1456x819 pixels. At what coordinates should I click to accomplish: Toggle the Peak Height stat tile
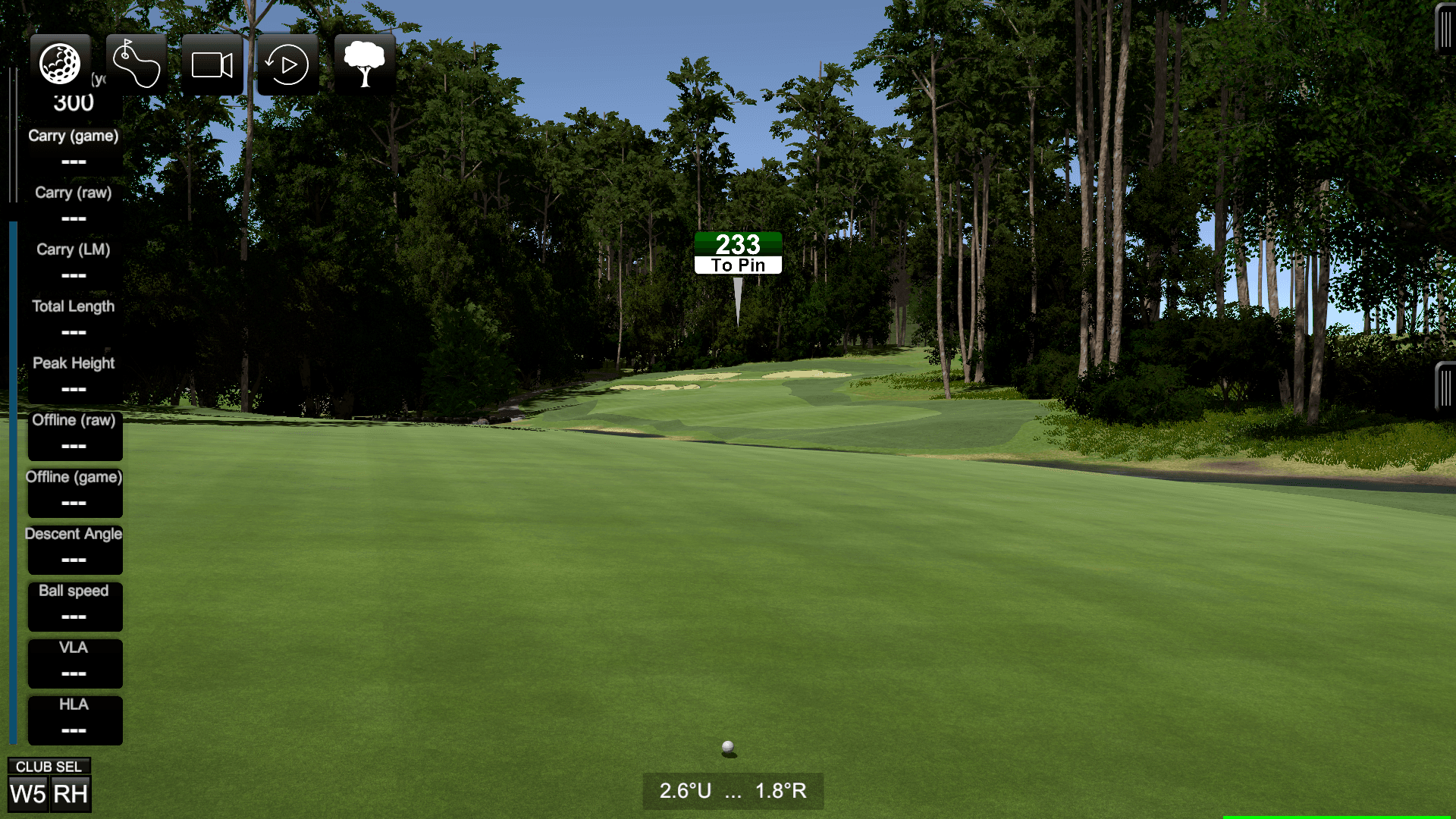[74, 376]
